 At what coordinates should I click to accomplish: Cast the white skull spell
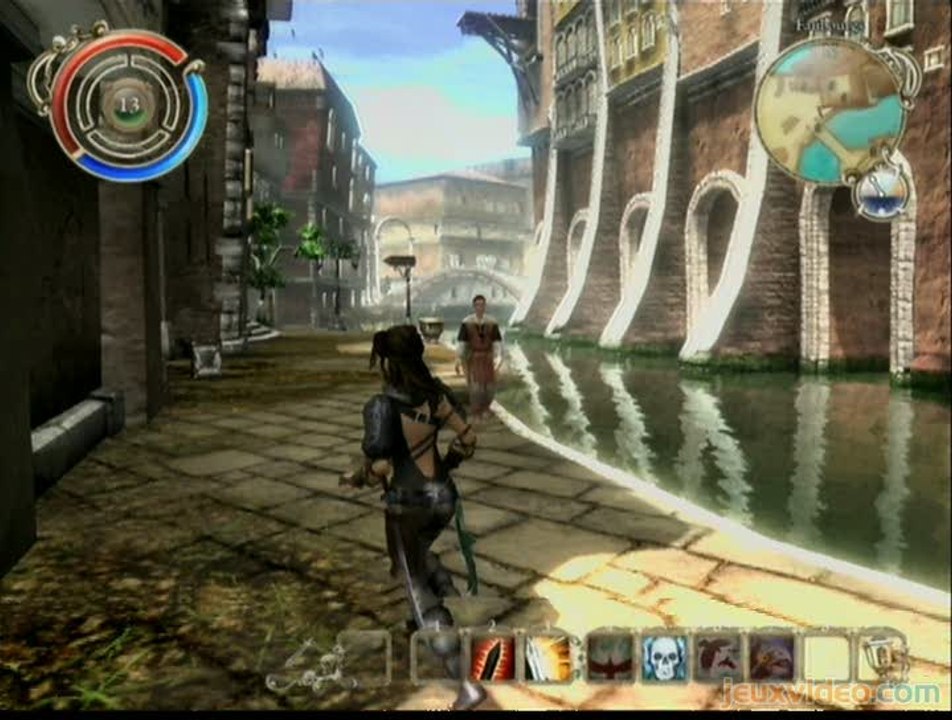(663, 658)
